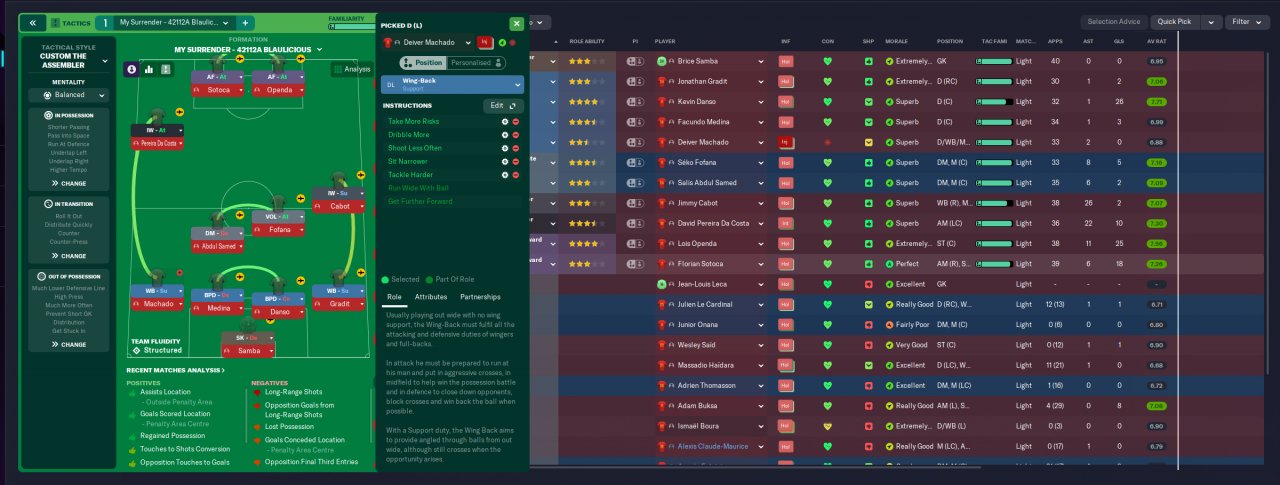
Task: Select Samba goalkeeper on the pitch
Action: click(248, 351)
